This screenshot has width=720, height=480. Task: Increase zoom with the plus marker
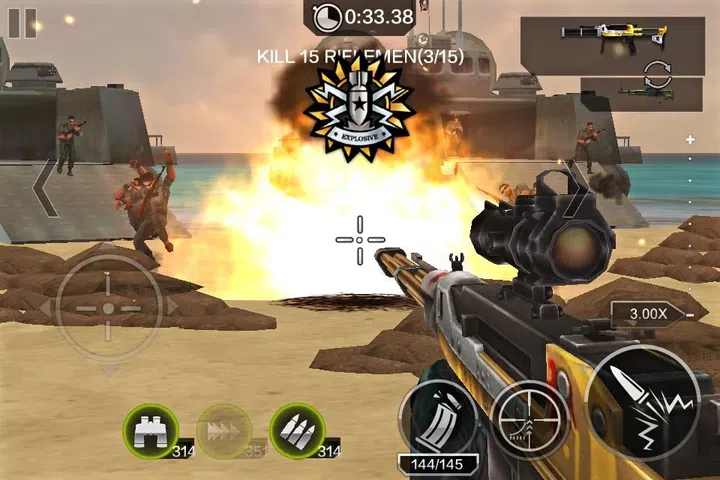click(x=689, y=140)
